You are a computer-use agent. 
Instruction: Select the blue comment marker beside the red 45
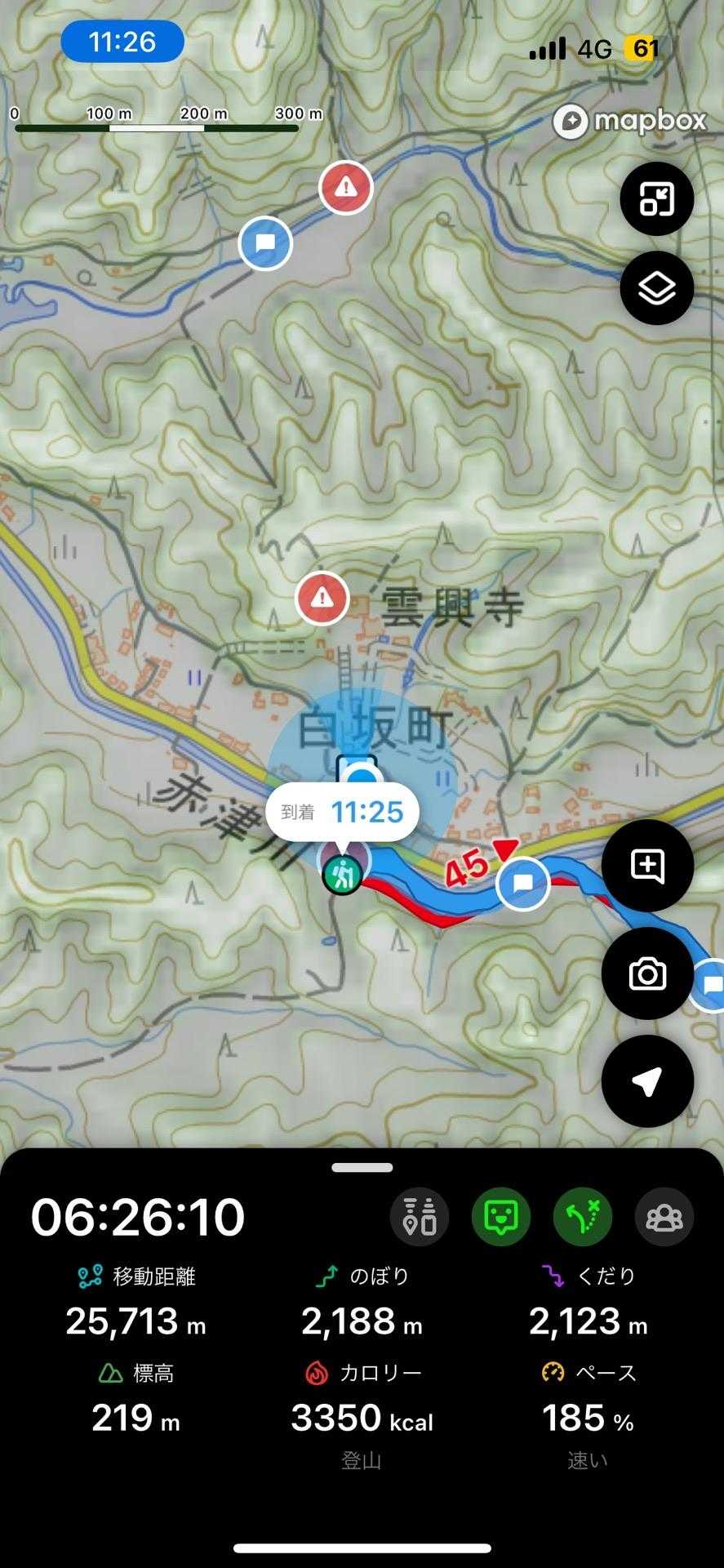[x=522, y=883]
